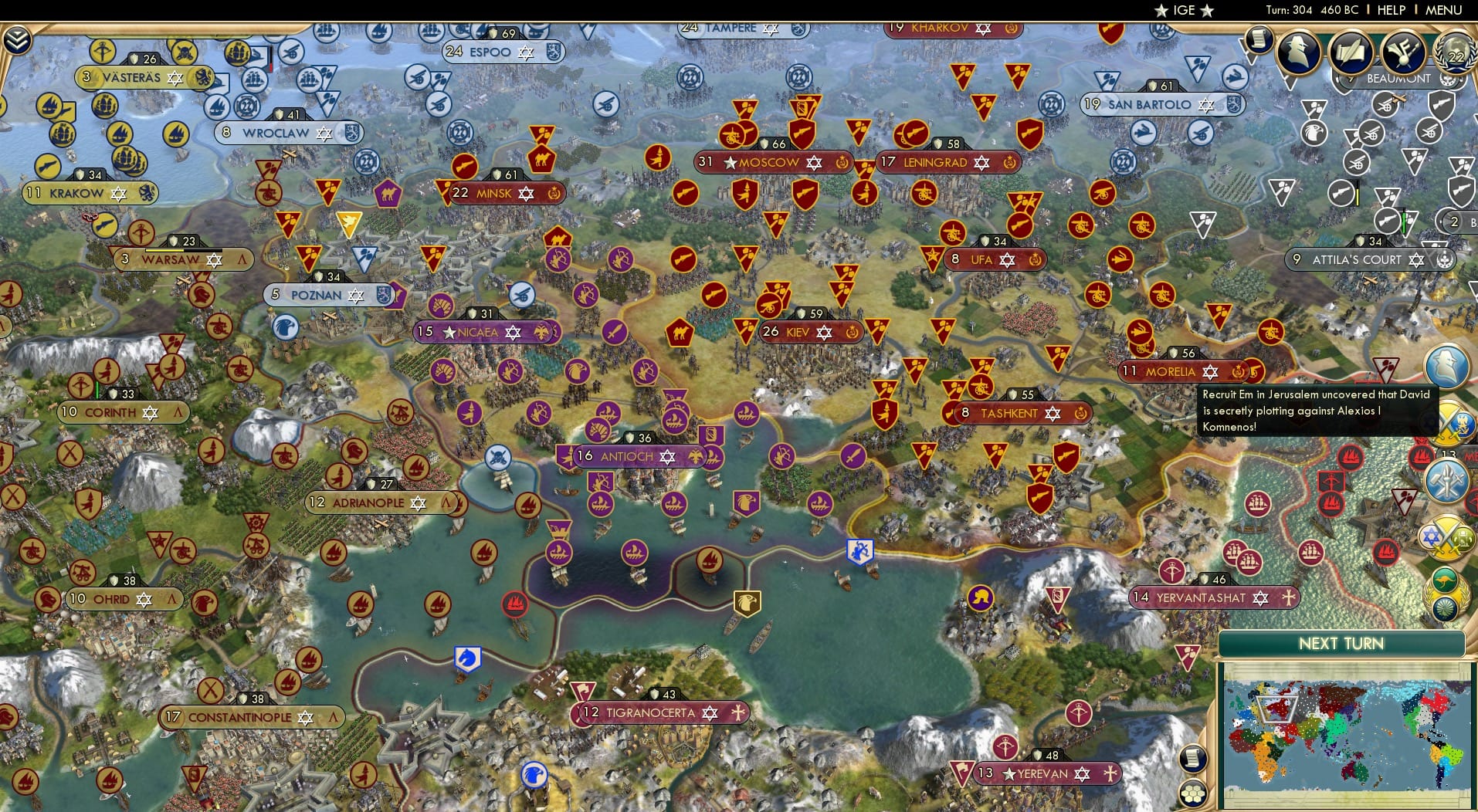
Task: Click Europe on the minimap
Action: [1276, 709]
